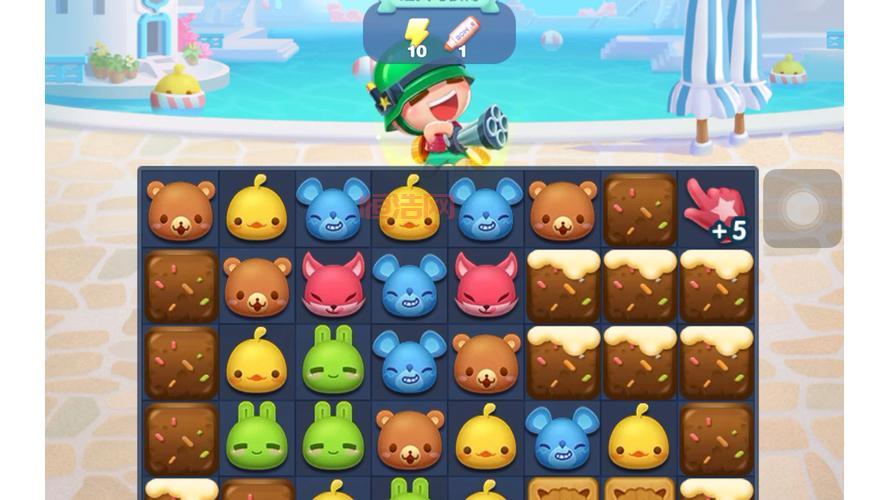Select the pink glove +5 tile

coord(715,210)
